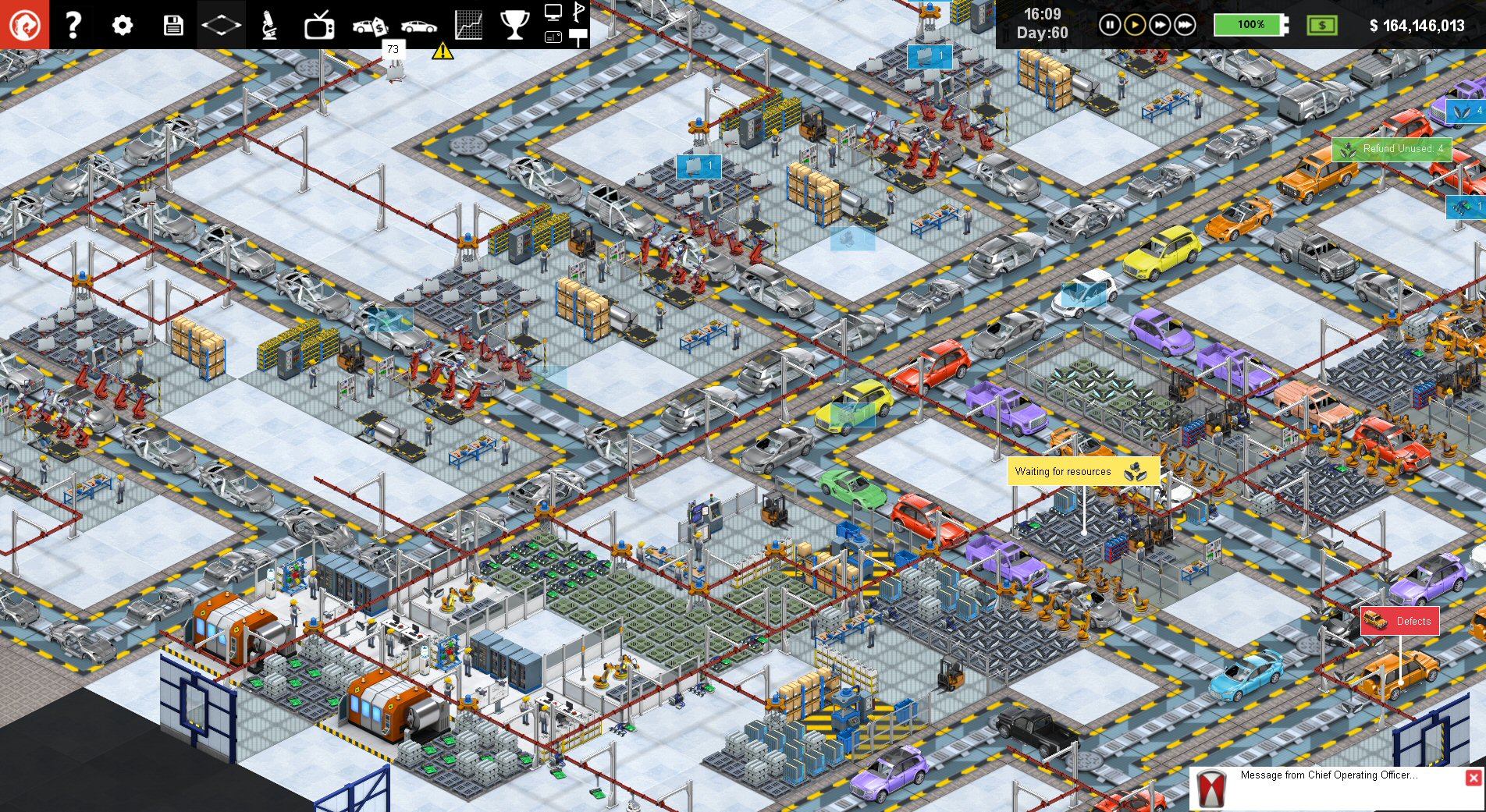Viewport: 1486px width, 812px height.
Task: Open the TV marketing screen
Action: [x=319, y=26]
